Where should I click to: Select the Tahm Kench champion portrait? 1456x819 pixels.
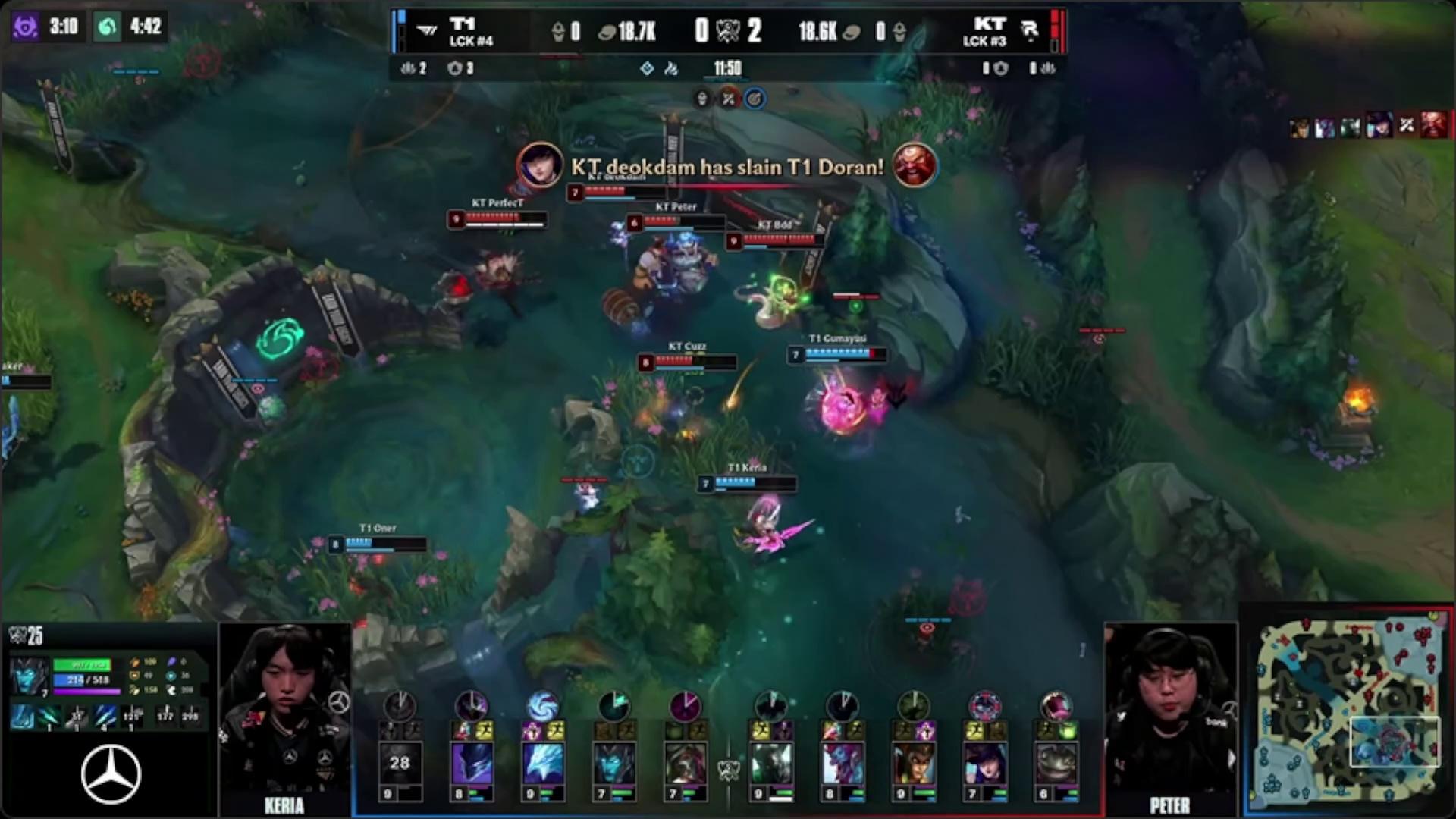1056,762
